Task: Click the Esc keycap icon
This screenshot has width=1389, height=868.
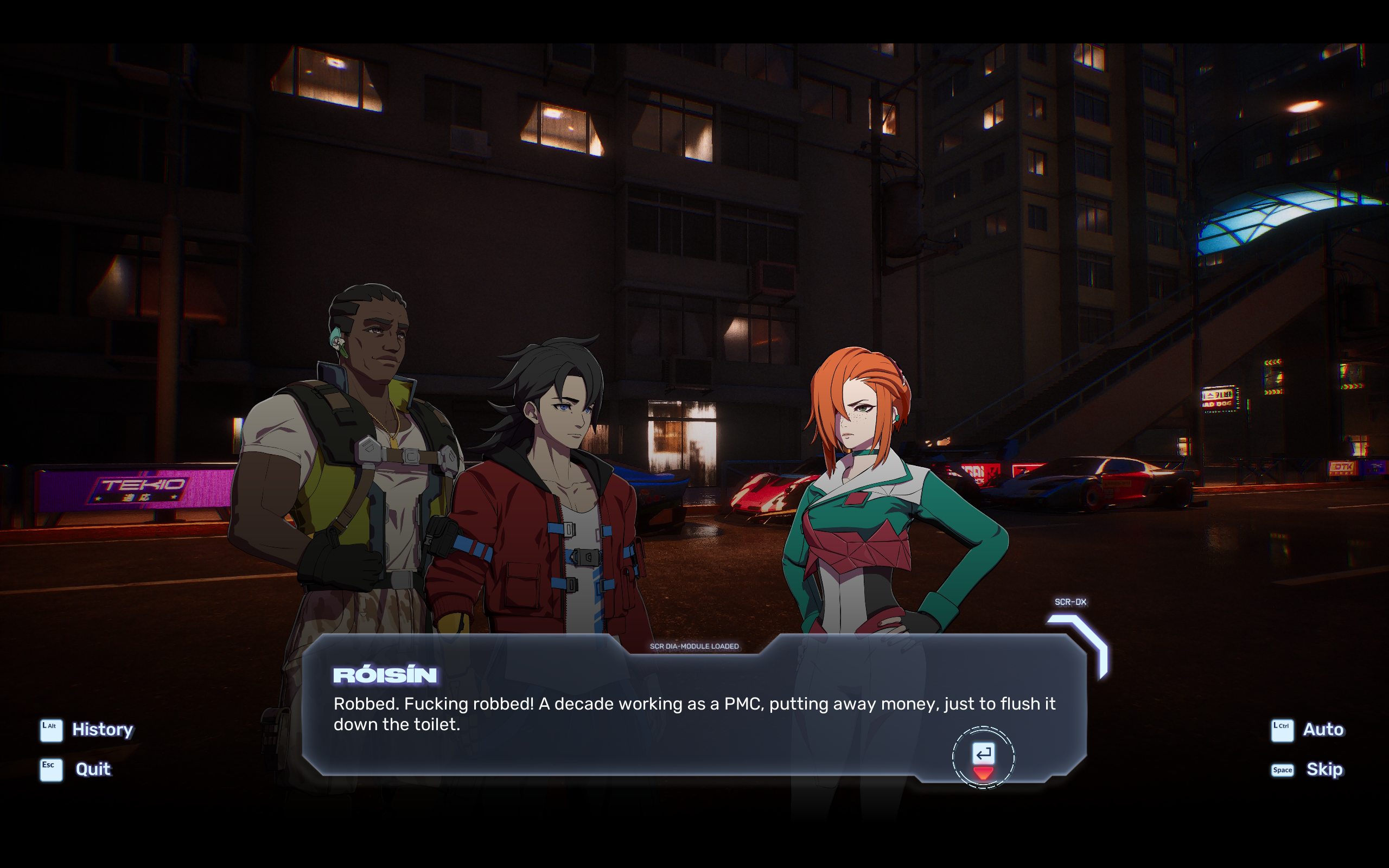Action: coord(50,769)
